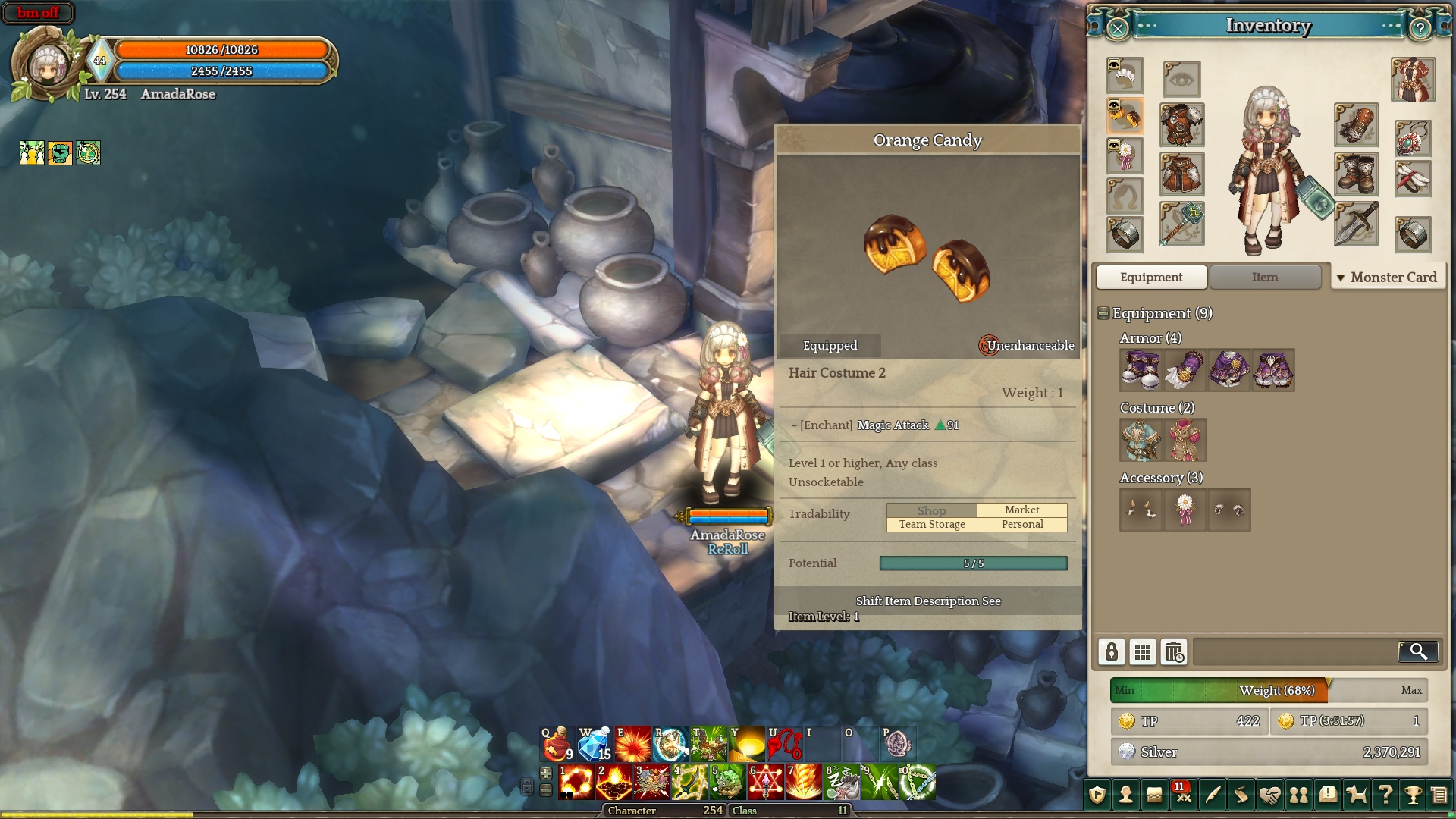The height and width of the screenshot is (819, 1456).
Task: Click the inventory grid sort button
Action: (1142, 651)
